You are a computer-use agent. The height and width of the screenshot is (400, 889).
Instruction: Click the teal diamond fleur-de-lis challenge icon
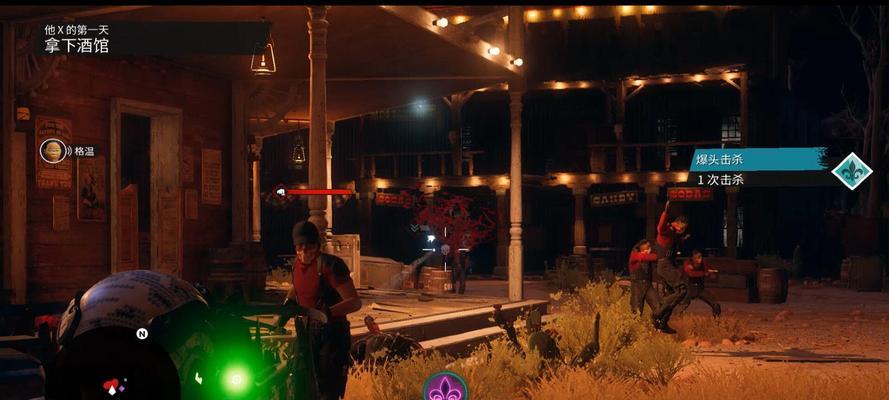click(x=852, y=171)
